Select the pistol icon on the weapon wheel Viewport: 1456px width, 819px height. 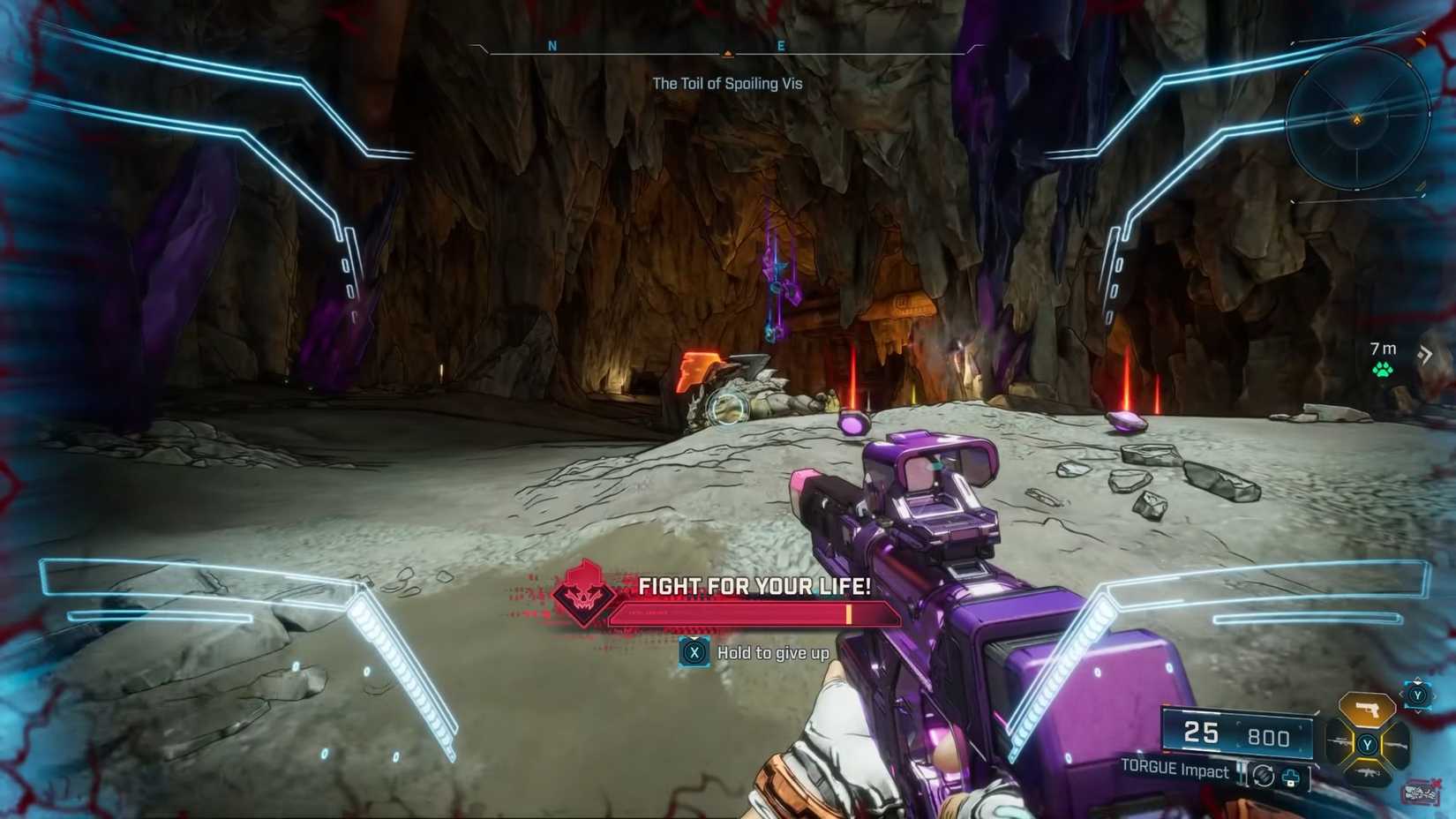1368,708
